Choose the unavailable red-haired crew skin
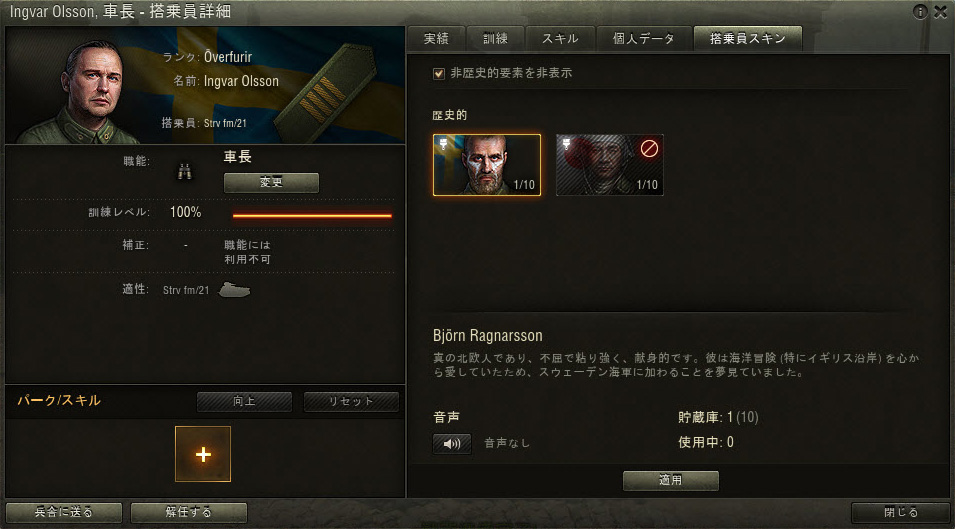The image size is (955, 529). pyautogui.click(x=610, y=165)
